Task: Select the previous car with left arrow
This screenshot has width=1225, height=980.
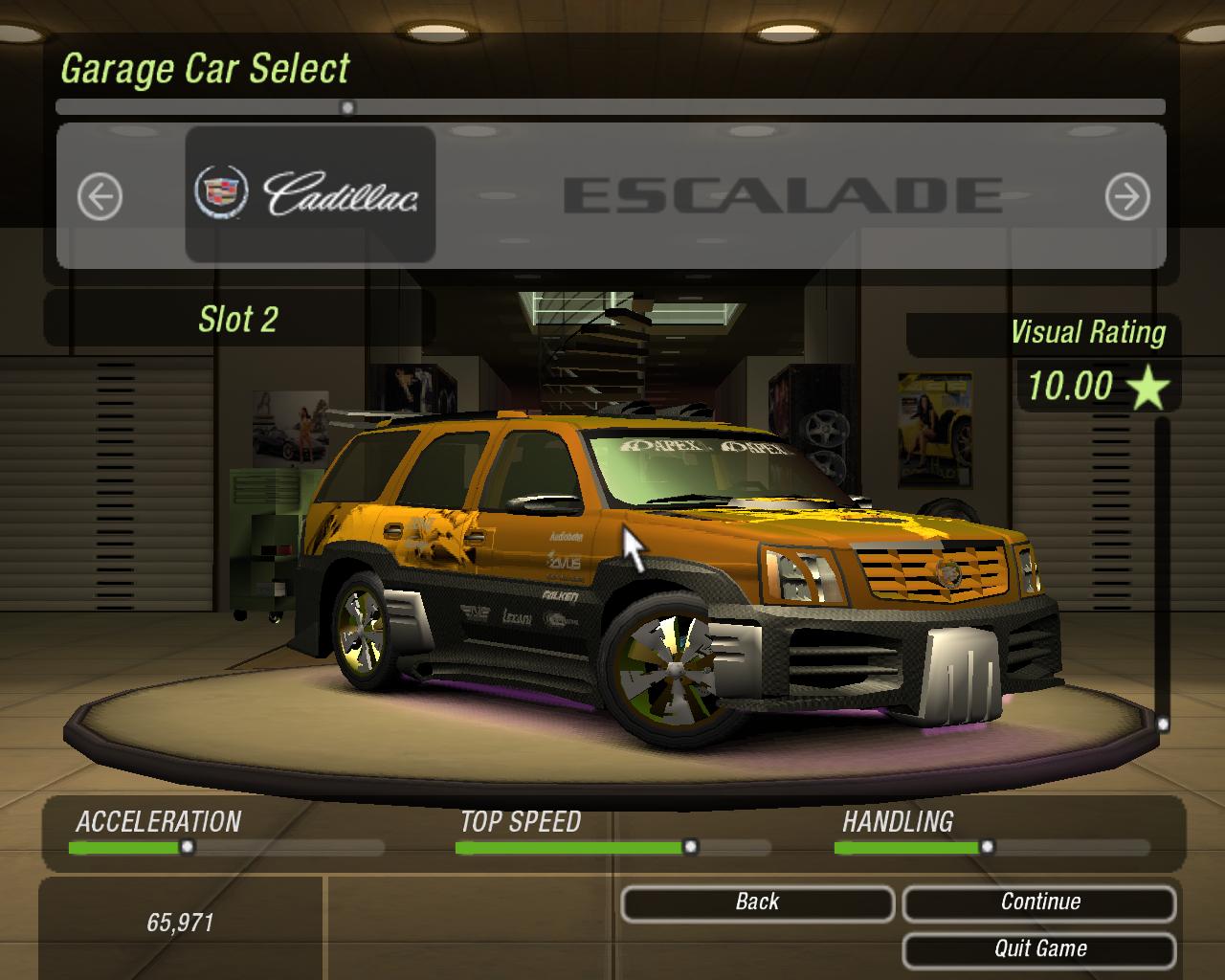Action: coord(100,197)
